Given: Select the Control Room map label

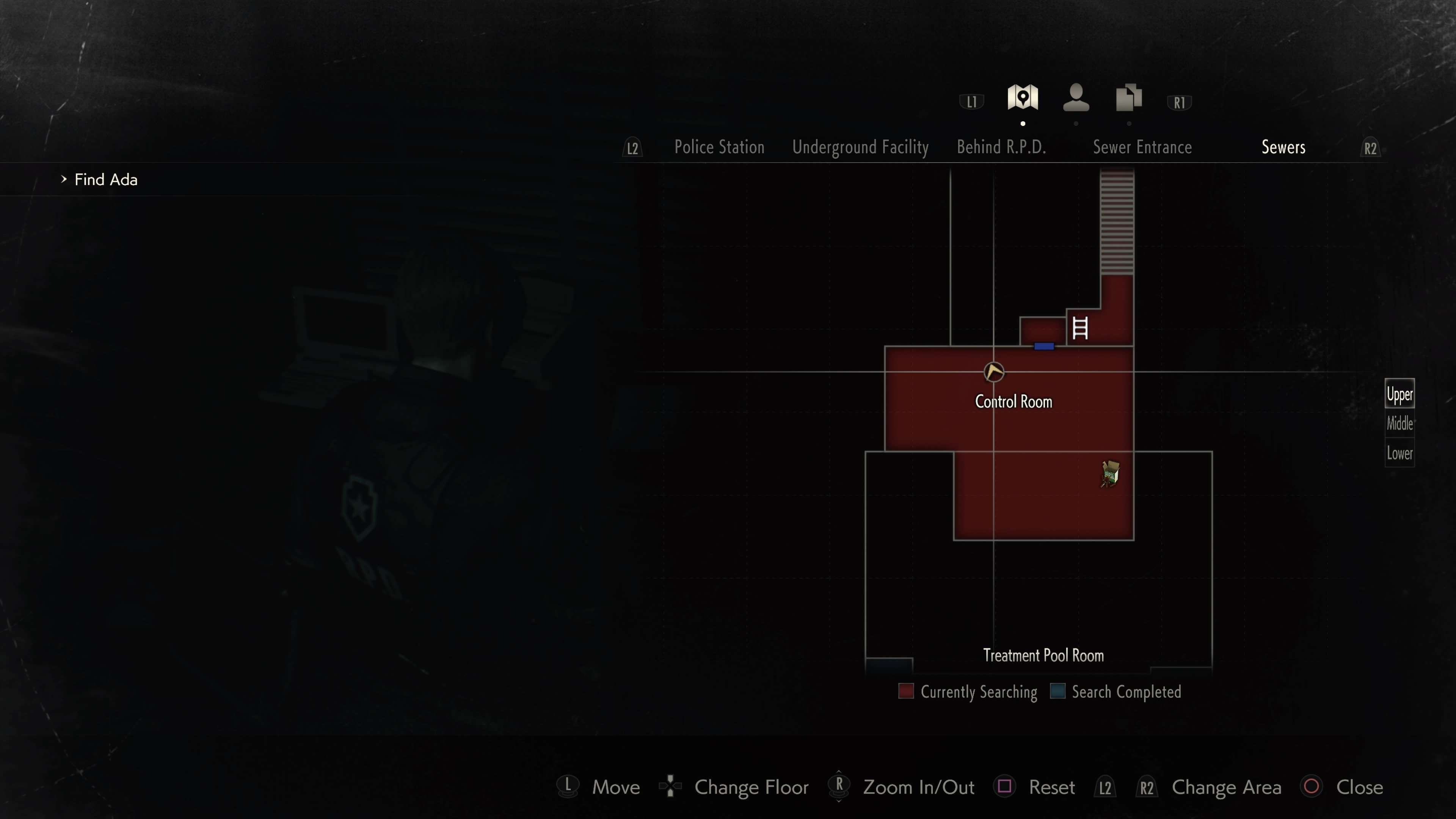Looking at the screenshot, I should 1014,402.
